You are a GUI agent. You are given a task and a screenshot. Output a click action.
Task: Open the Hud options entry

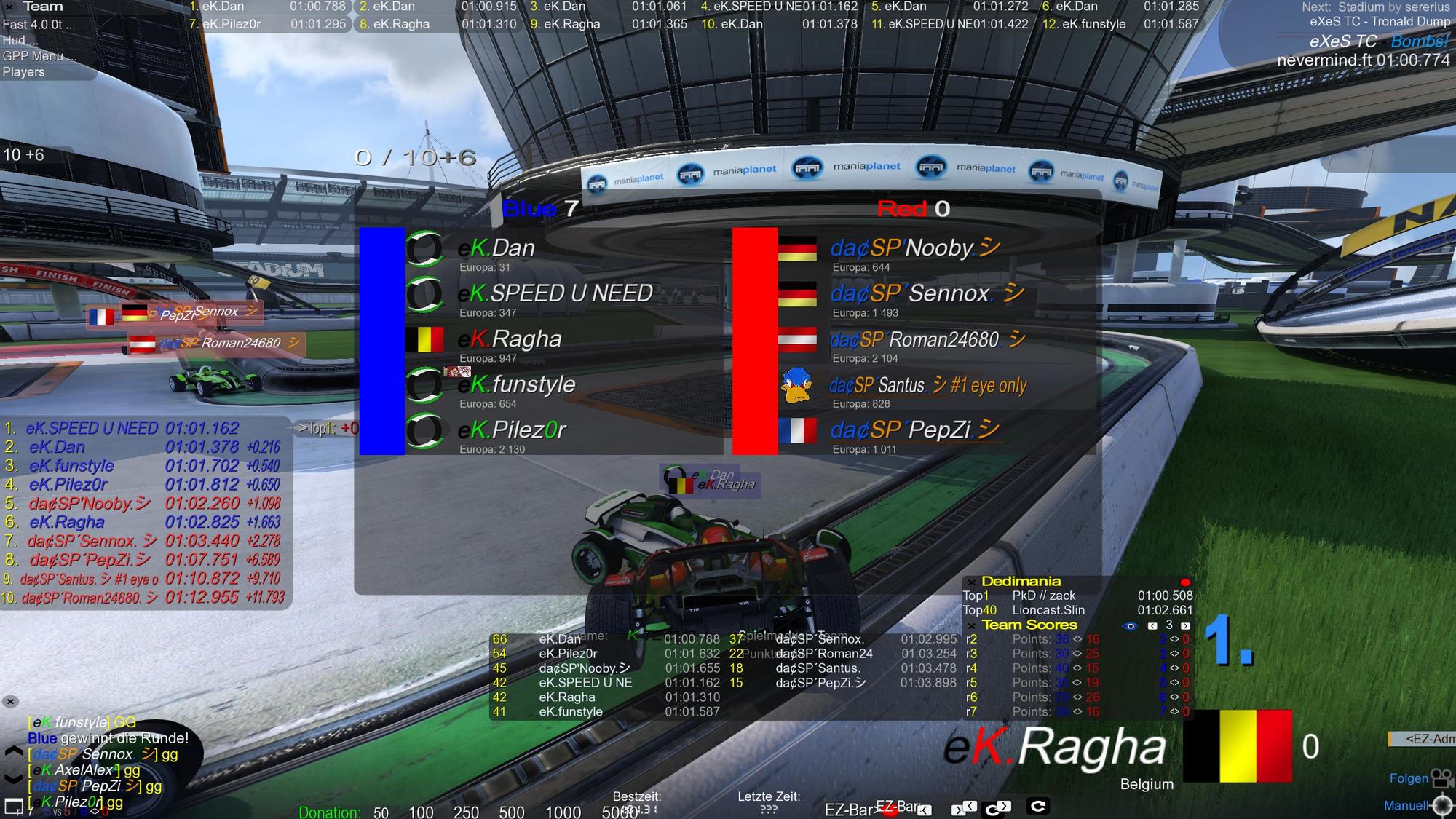pos(19,40)
